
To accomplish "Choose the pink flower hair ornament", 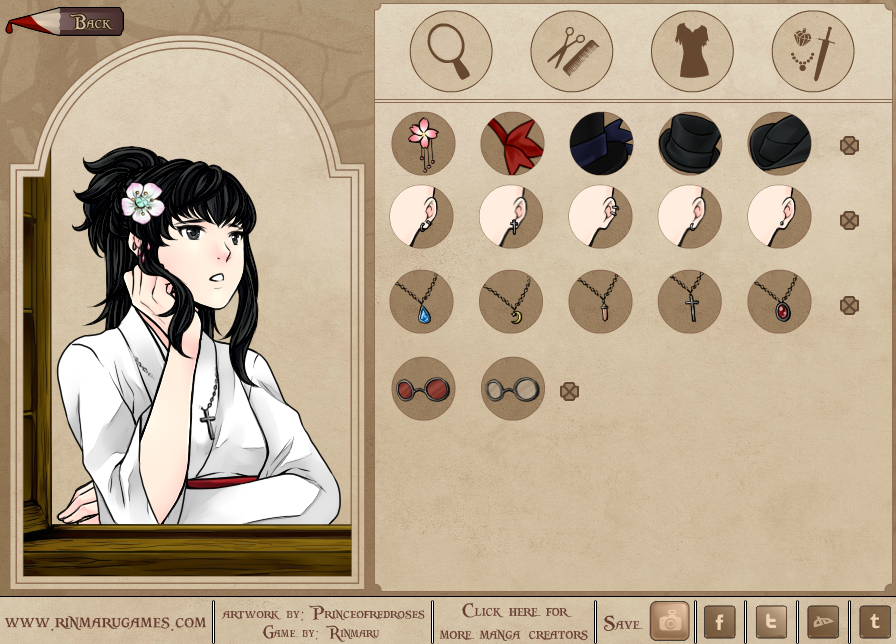I will point(423,143).
